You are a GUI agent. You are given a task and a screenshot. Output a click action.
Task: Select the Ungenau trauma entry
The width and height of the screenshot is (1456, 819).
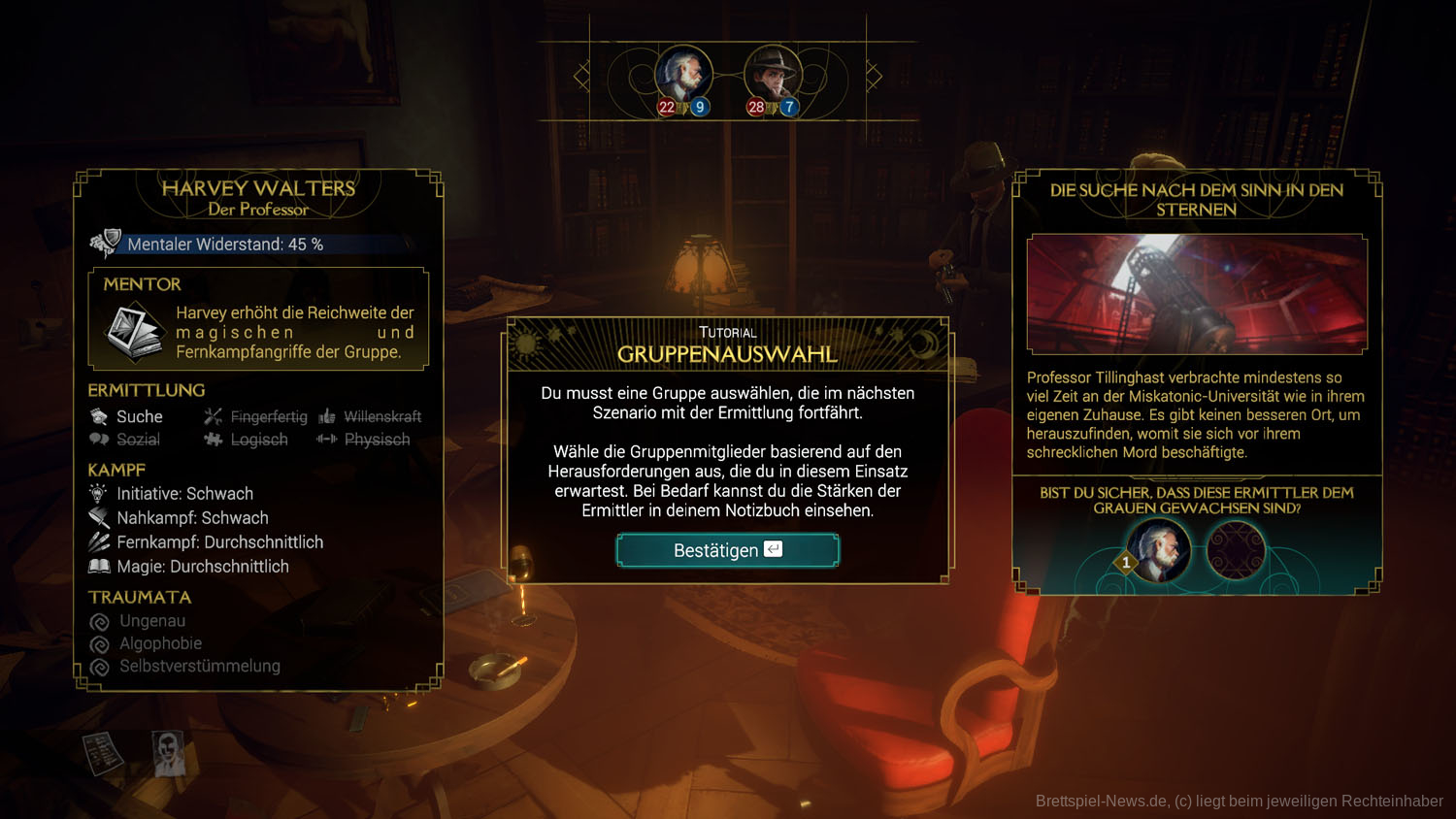pos(151,621)
